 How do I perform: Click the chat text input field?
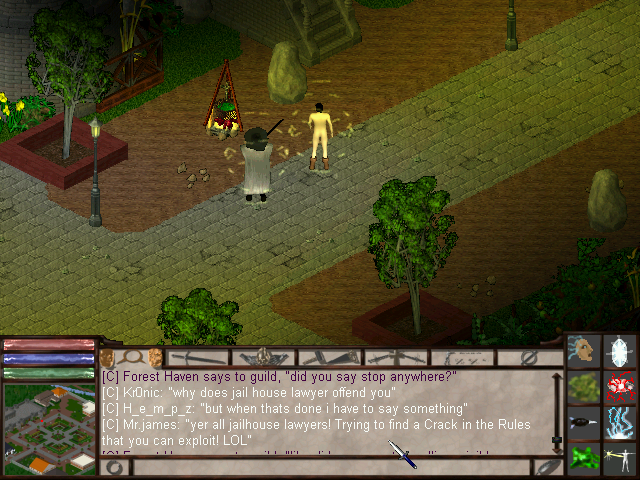click(330, 467)
